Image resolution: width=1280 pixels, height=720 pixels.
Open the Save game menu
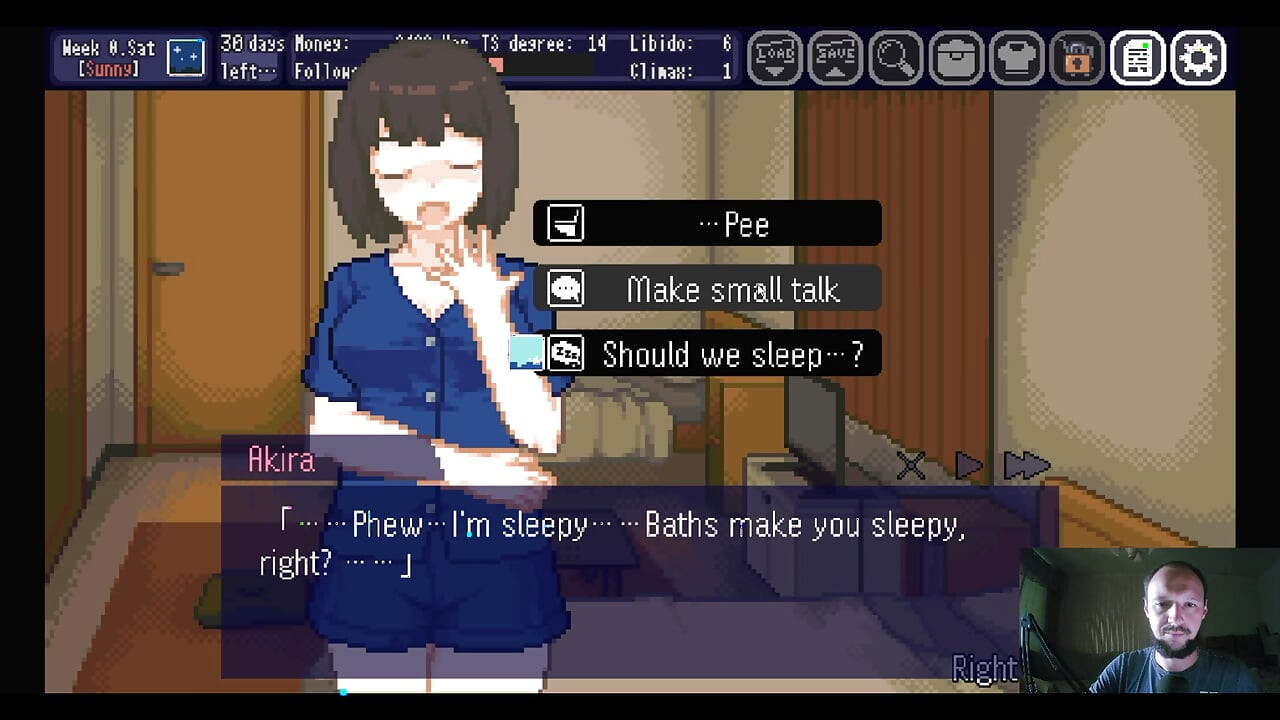coord(835,58)
